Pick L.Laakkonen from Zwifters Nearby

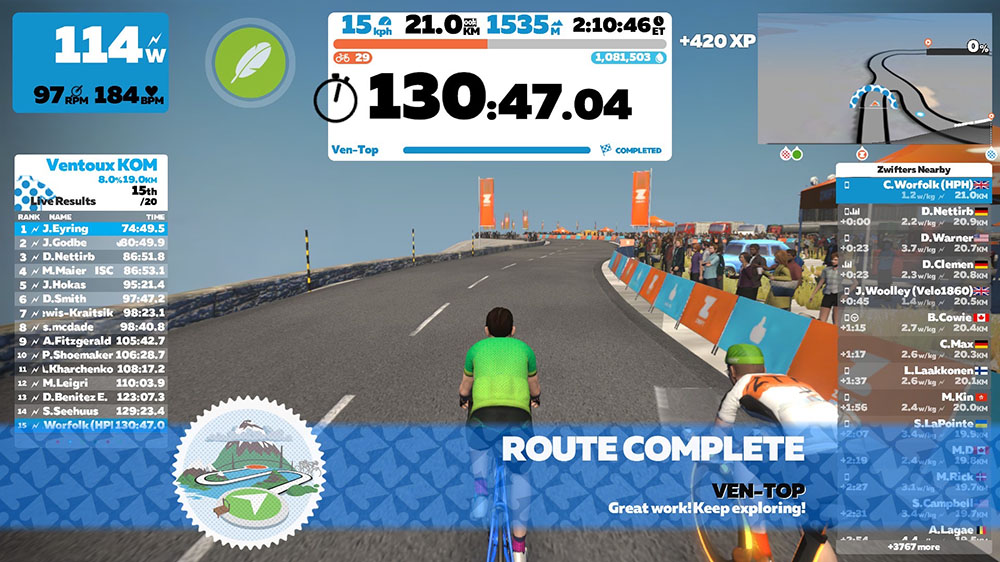point(917,375)
